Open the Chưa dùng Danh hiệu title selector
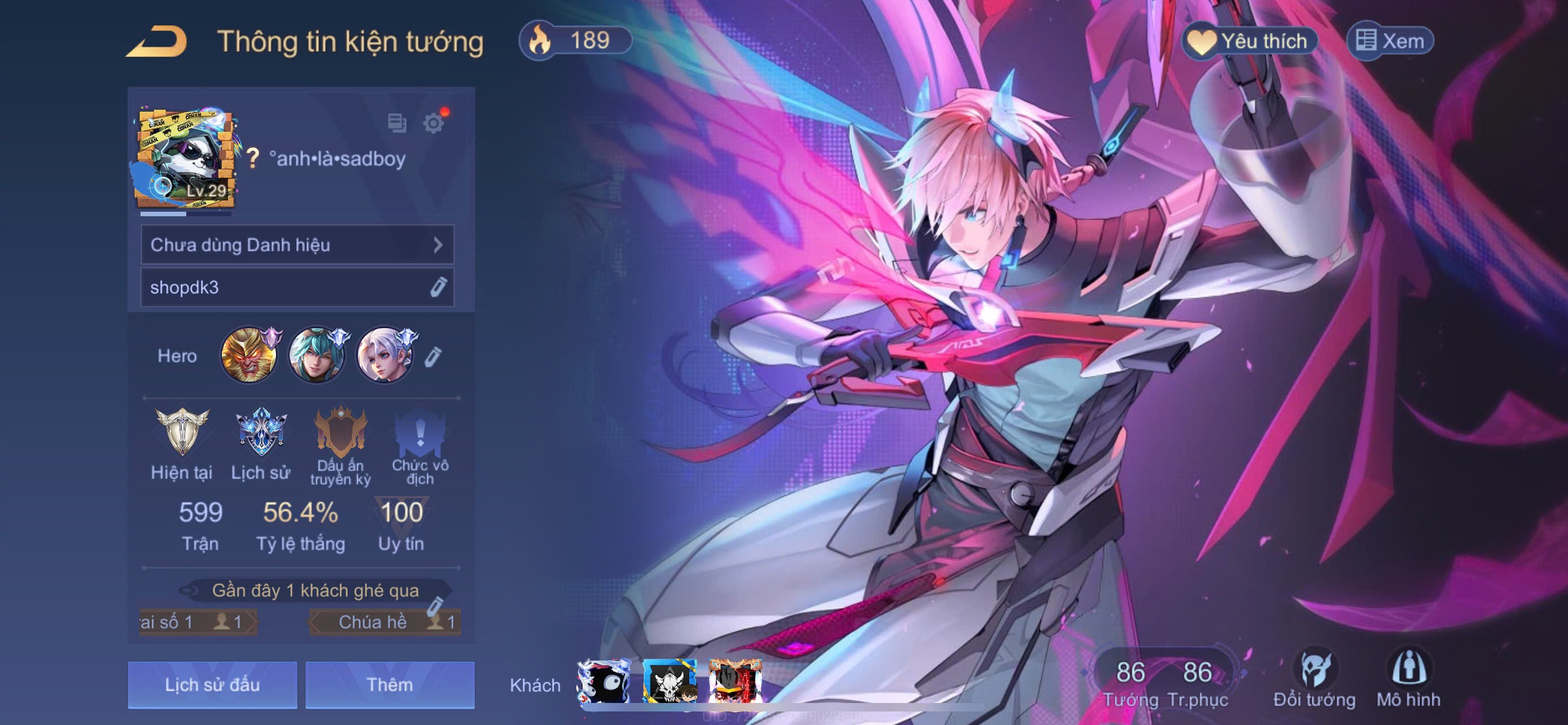 (x=297, y=244)
